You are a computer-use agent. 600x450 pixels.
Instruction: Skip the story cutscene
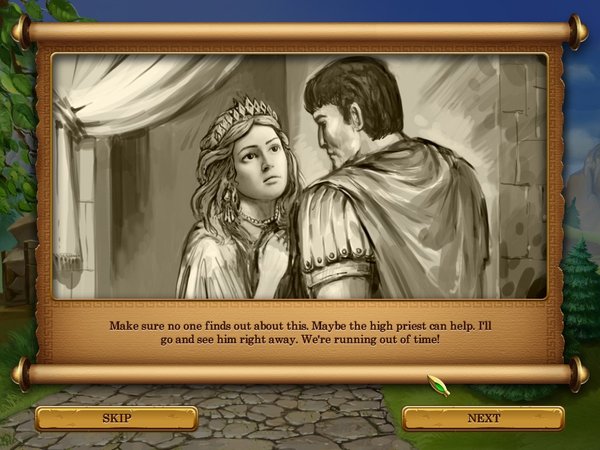coord(116,418)
